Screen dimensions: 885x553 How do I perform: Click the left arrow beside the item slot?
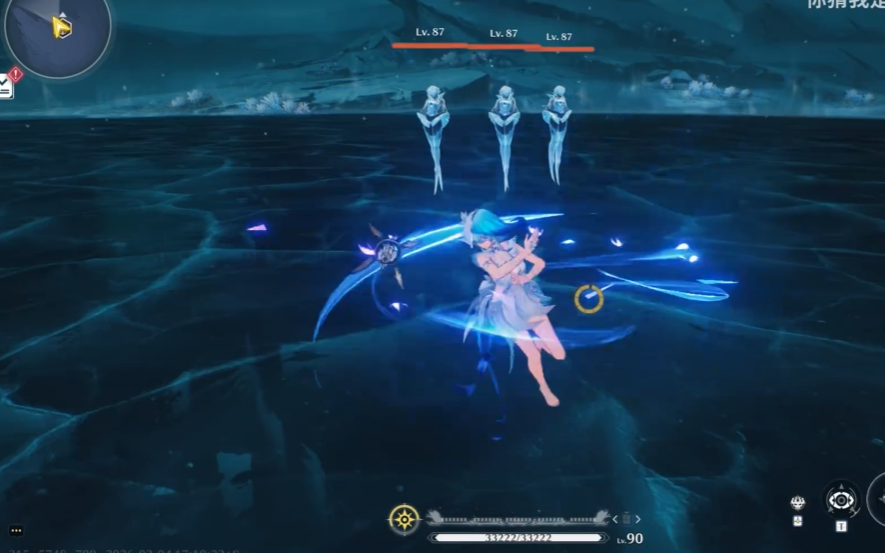[616, 519]
